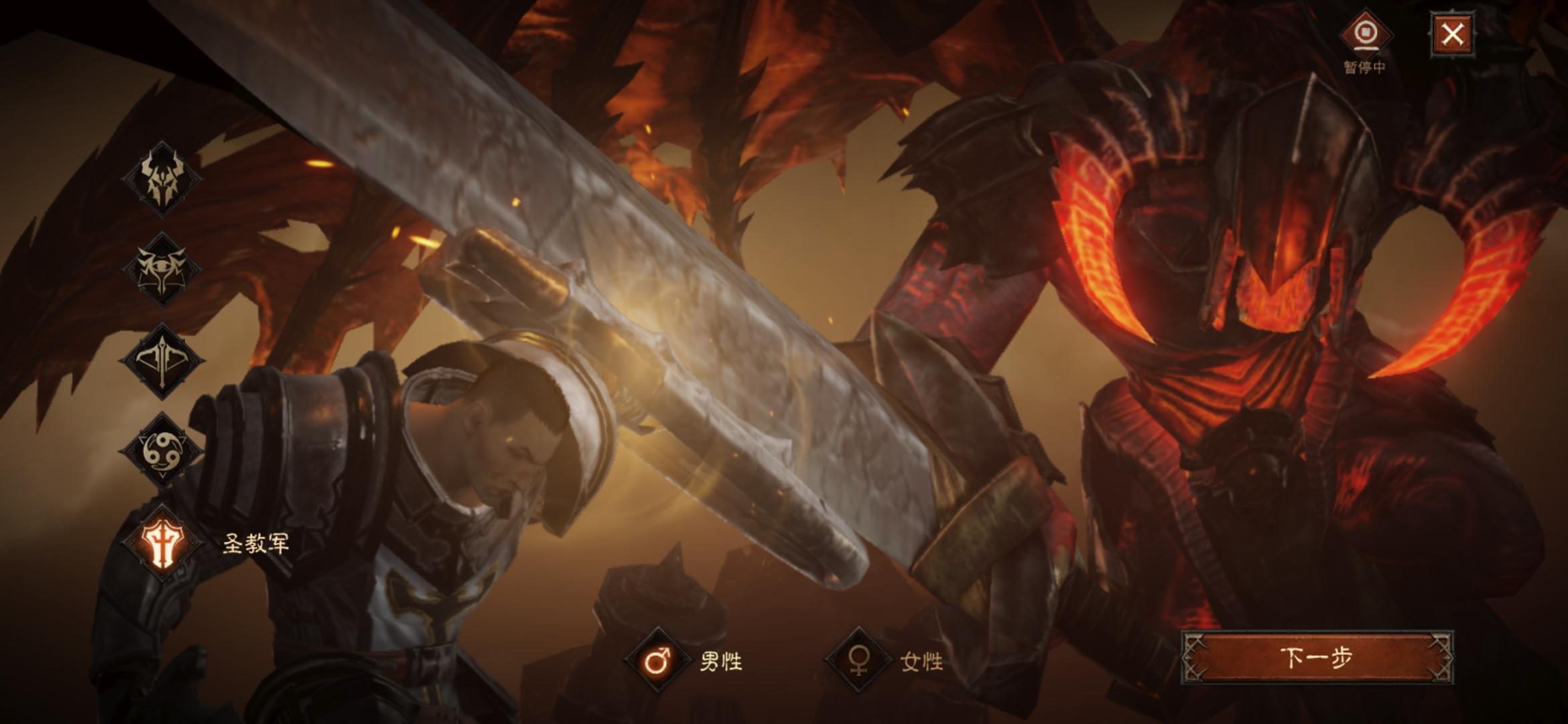Pick the crossbow Demon Hunter class icon

[161, 361]
